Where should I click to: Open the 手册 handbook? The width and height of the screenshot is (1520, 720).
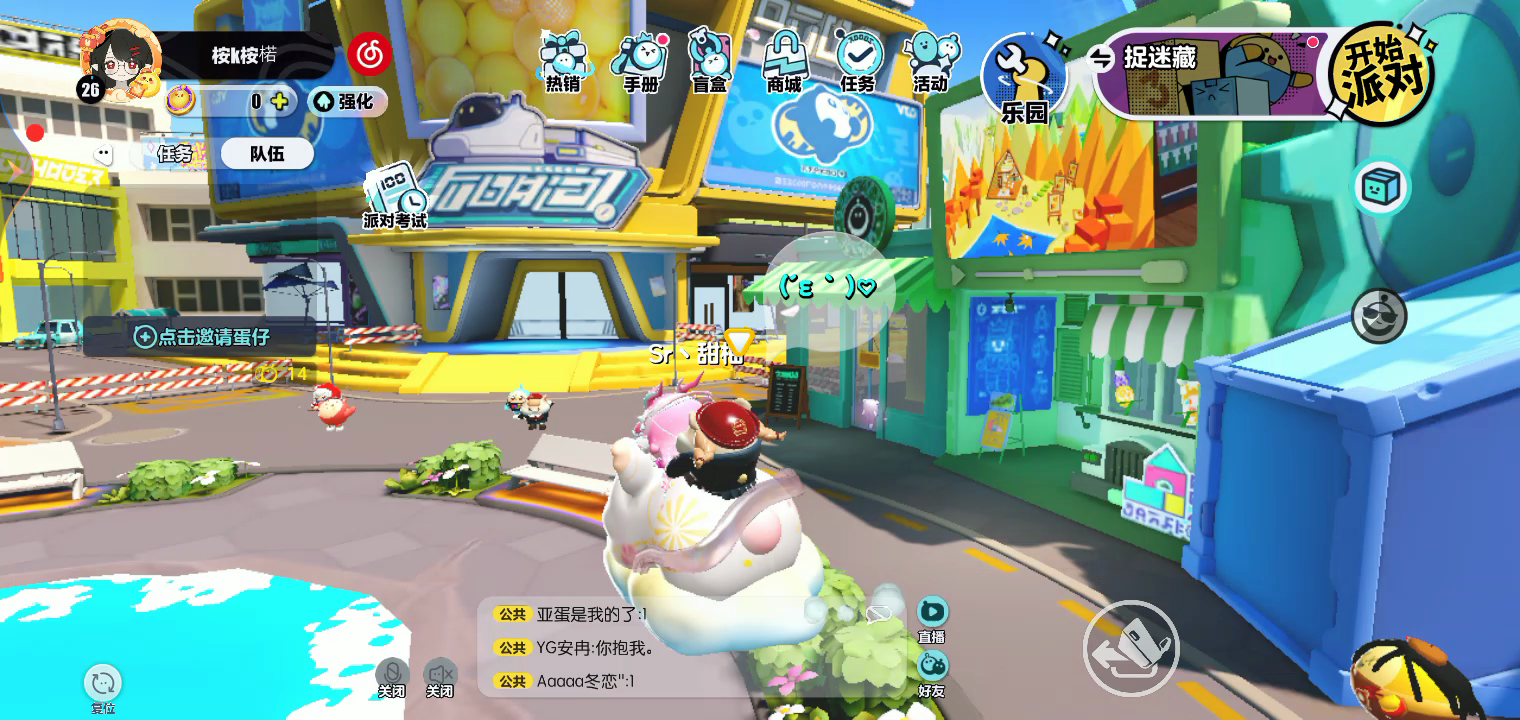(640, 62)
